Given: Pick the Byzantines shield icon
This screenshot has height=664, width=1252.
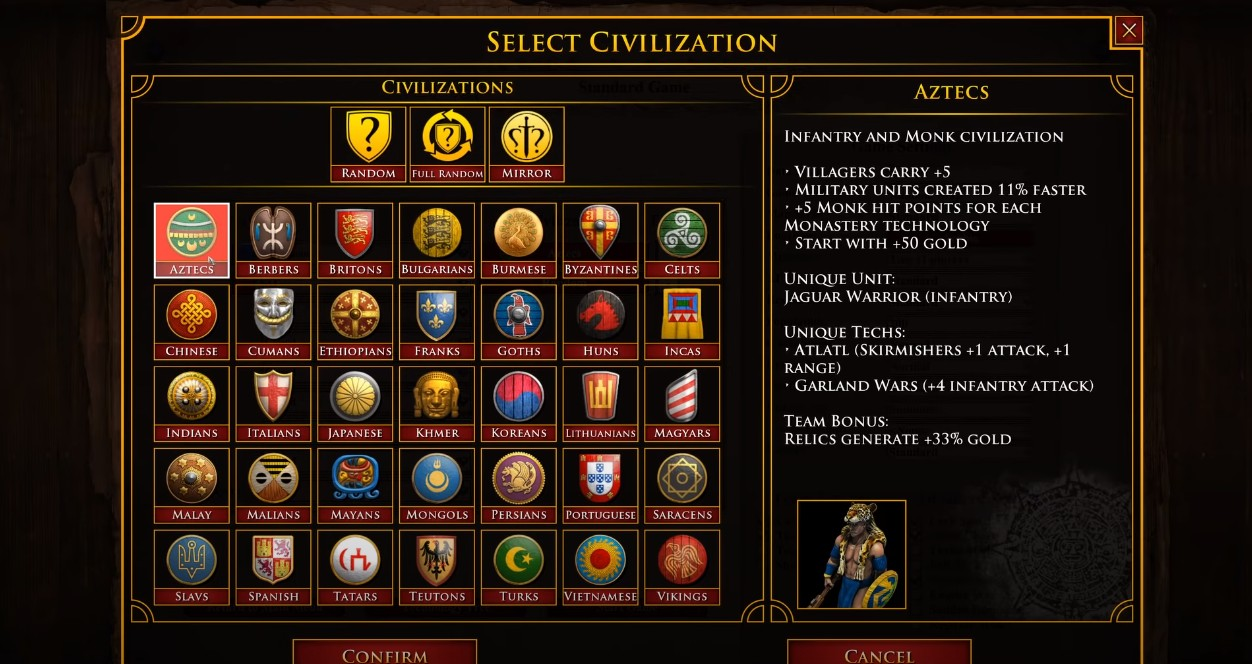Looking at the screenshot, I should point(600,234).
